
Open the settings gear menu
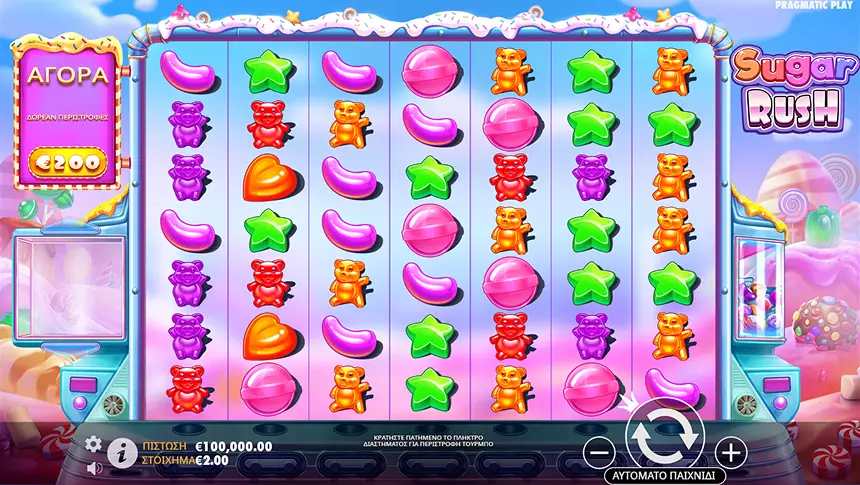(94, 444)
